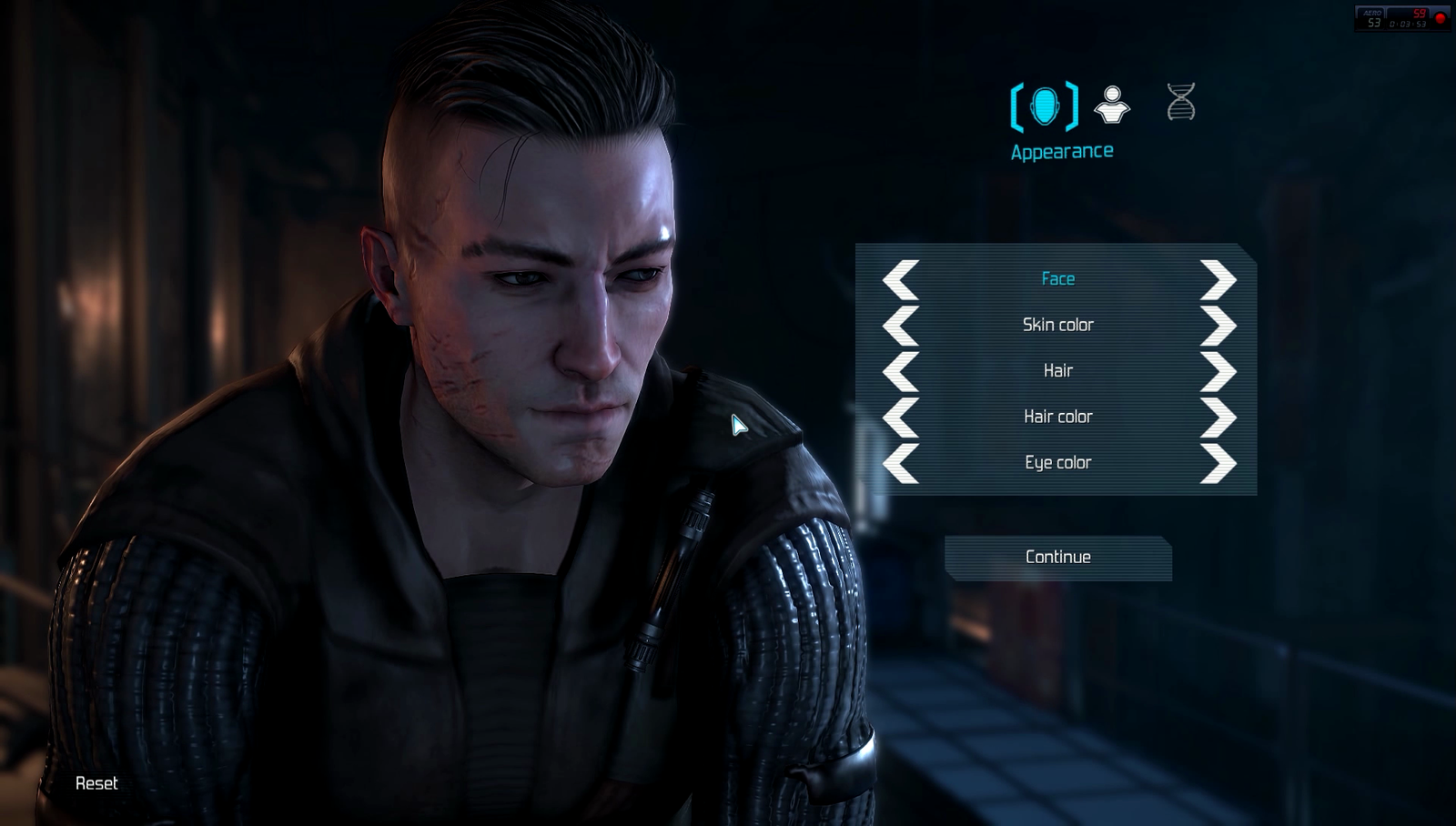Advance to the next Hair color
The width and height of the screenshot is (1456, 826).
point(1218,417)
